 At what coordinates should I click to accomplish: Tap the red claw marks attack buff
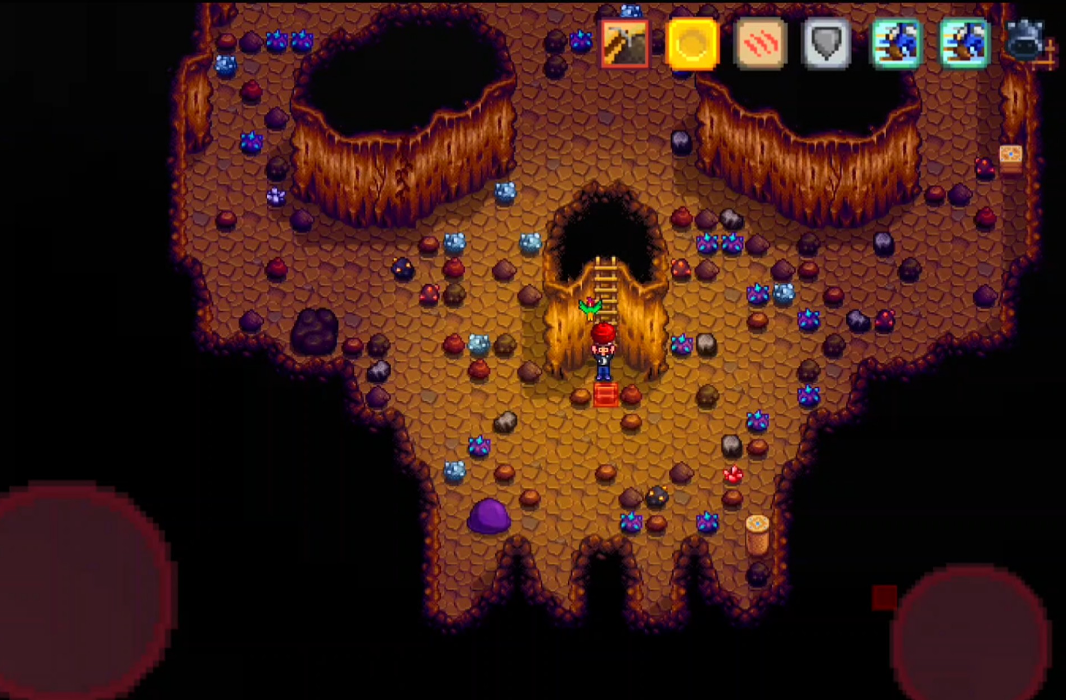[761, 44]
